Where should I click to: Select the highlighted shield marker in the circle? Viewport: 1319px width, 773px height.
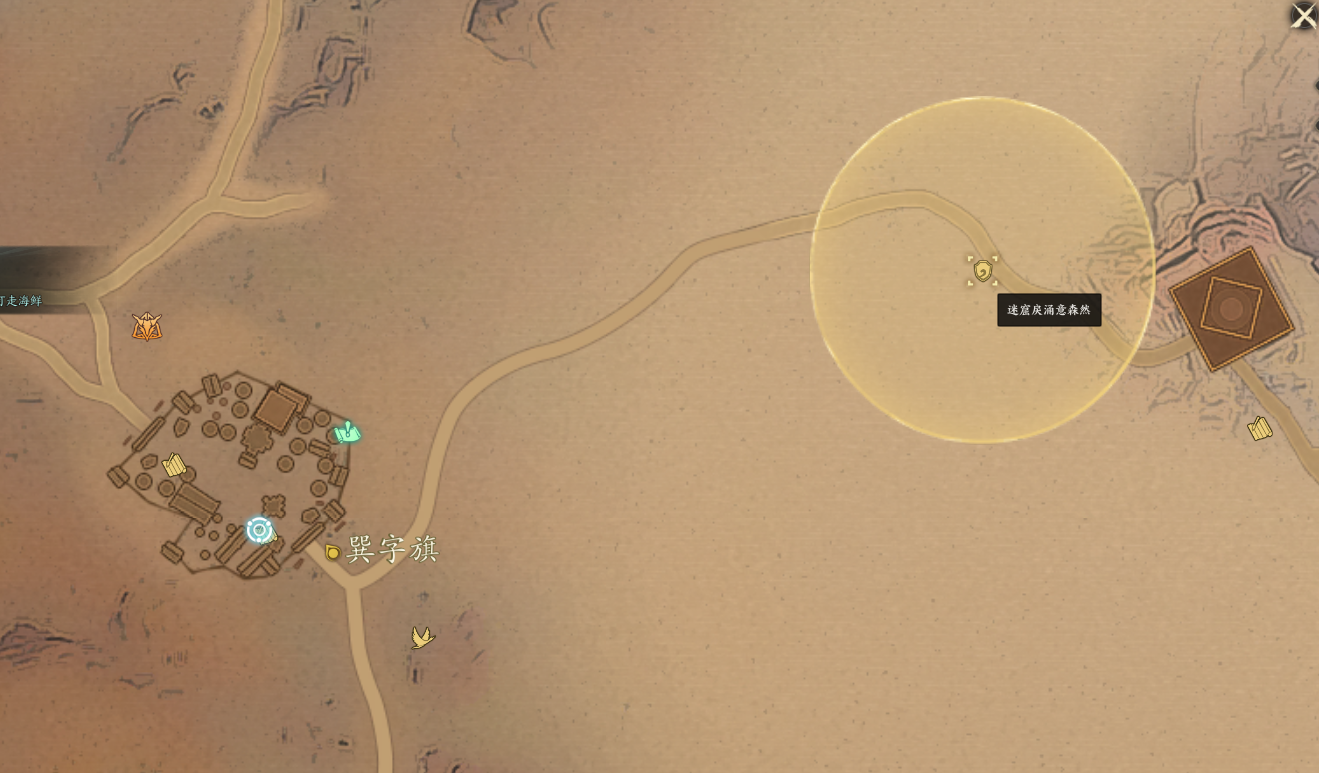point(982,271)
